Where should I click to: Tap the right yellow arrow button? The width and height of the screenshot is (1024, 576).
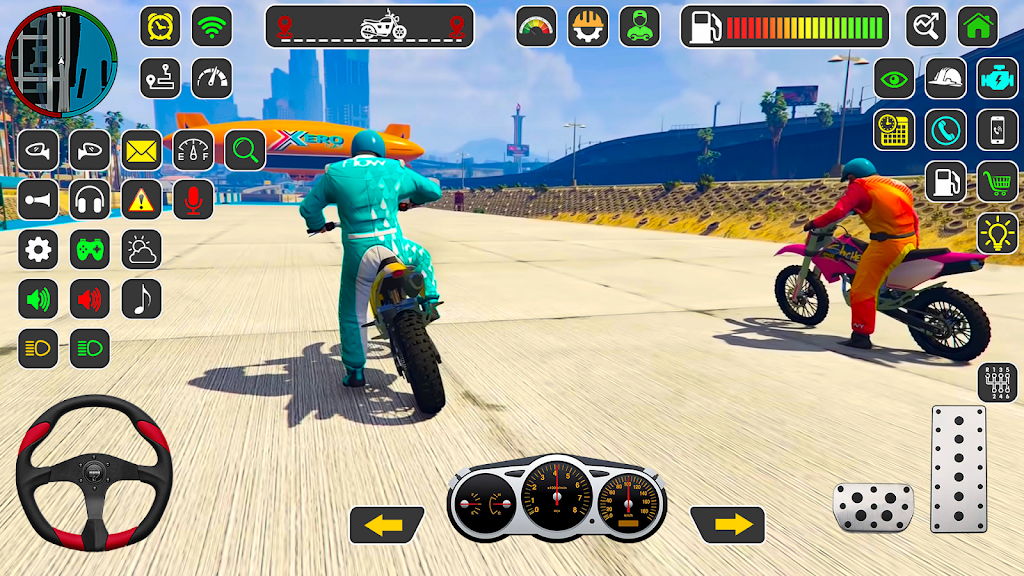pyautogui.click(x=728, y=525)
